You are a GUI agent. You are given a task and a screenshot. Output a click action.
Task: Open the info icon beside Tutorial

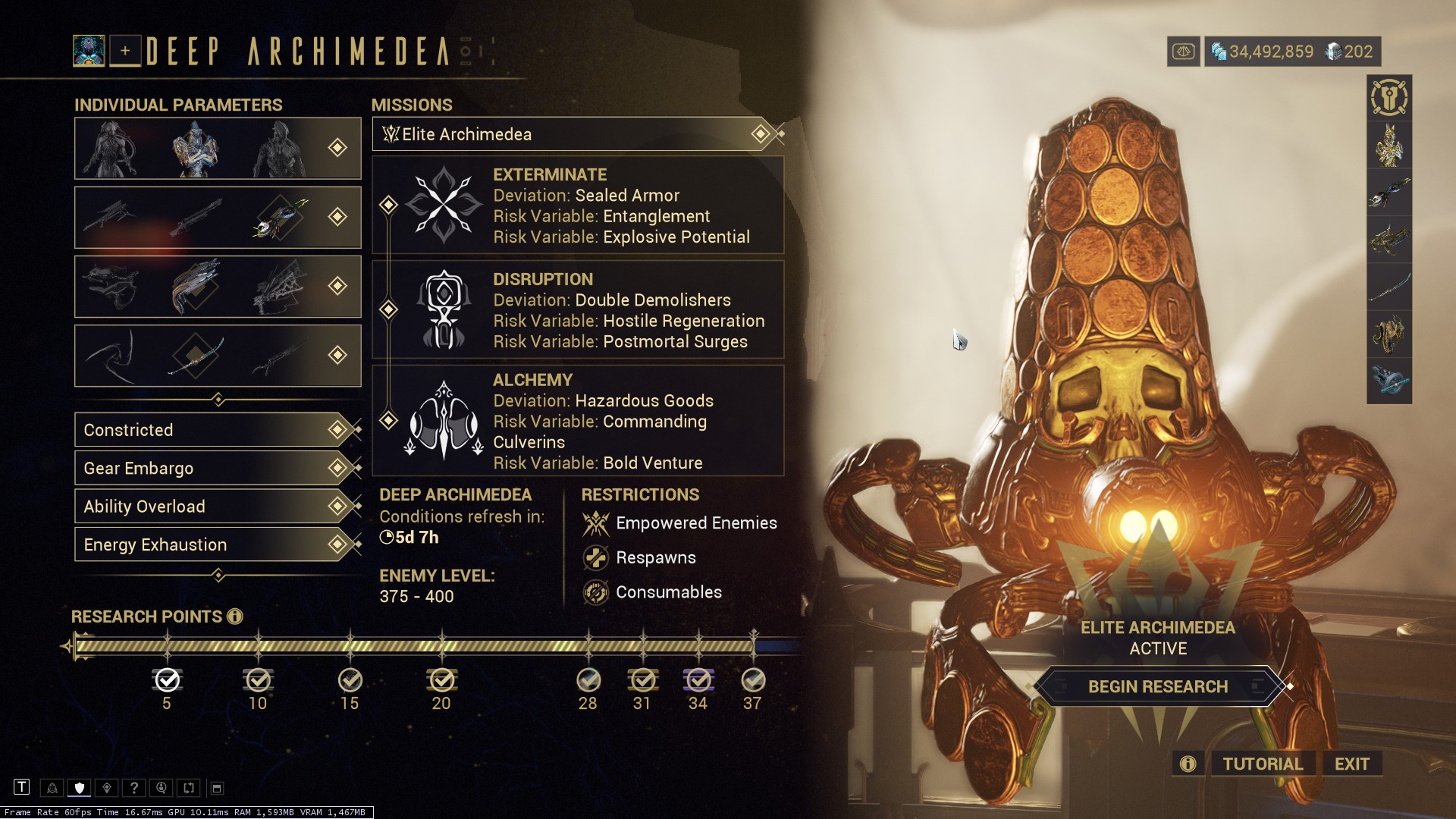(1188, 764)
